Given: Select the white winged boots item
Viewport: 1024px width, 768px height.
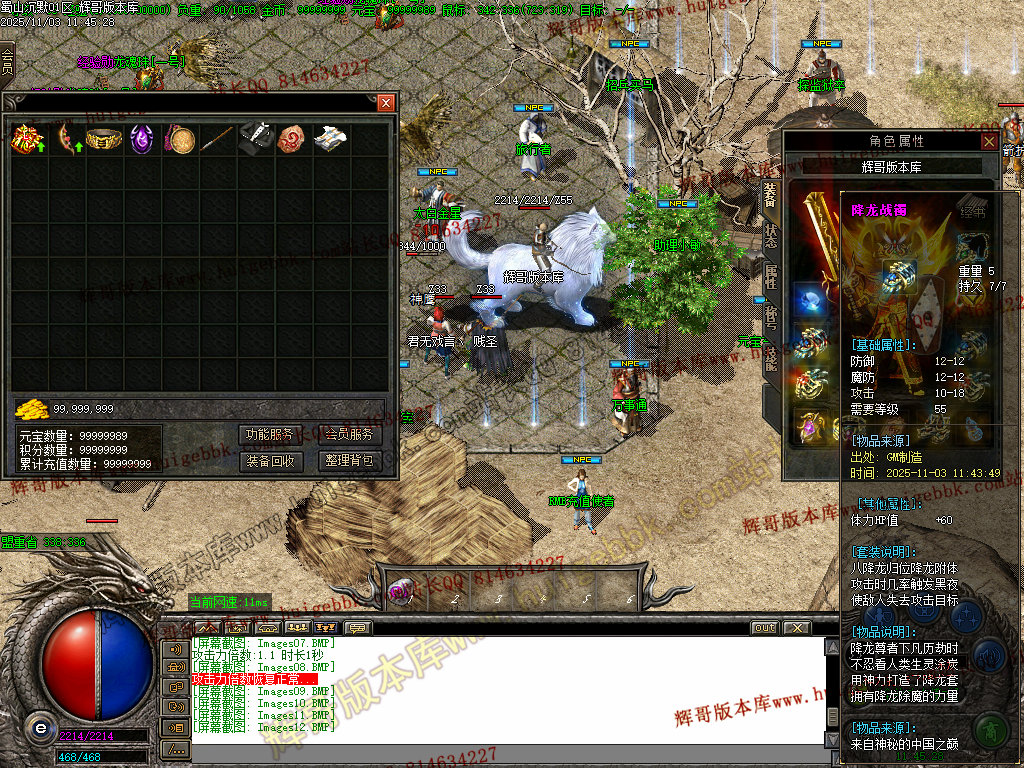Looking at the screenshot, I should click(330, 139).
